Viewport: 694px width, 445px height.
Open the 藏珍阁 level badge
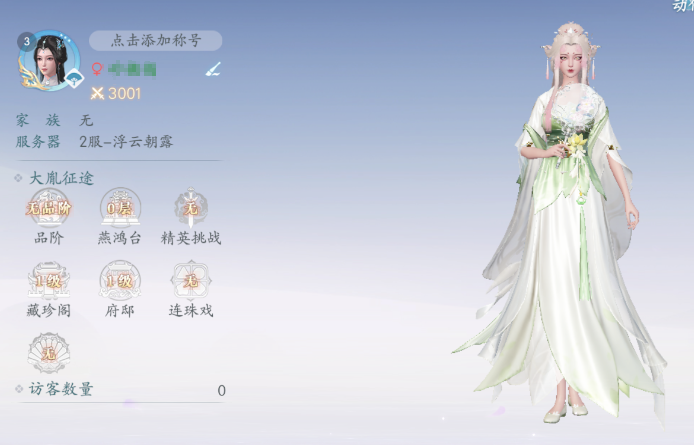coord(49,281)
